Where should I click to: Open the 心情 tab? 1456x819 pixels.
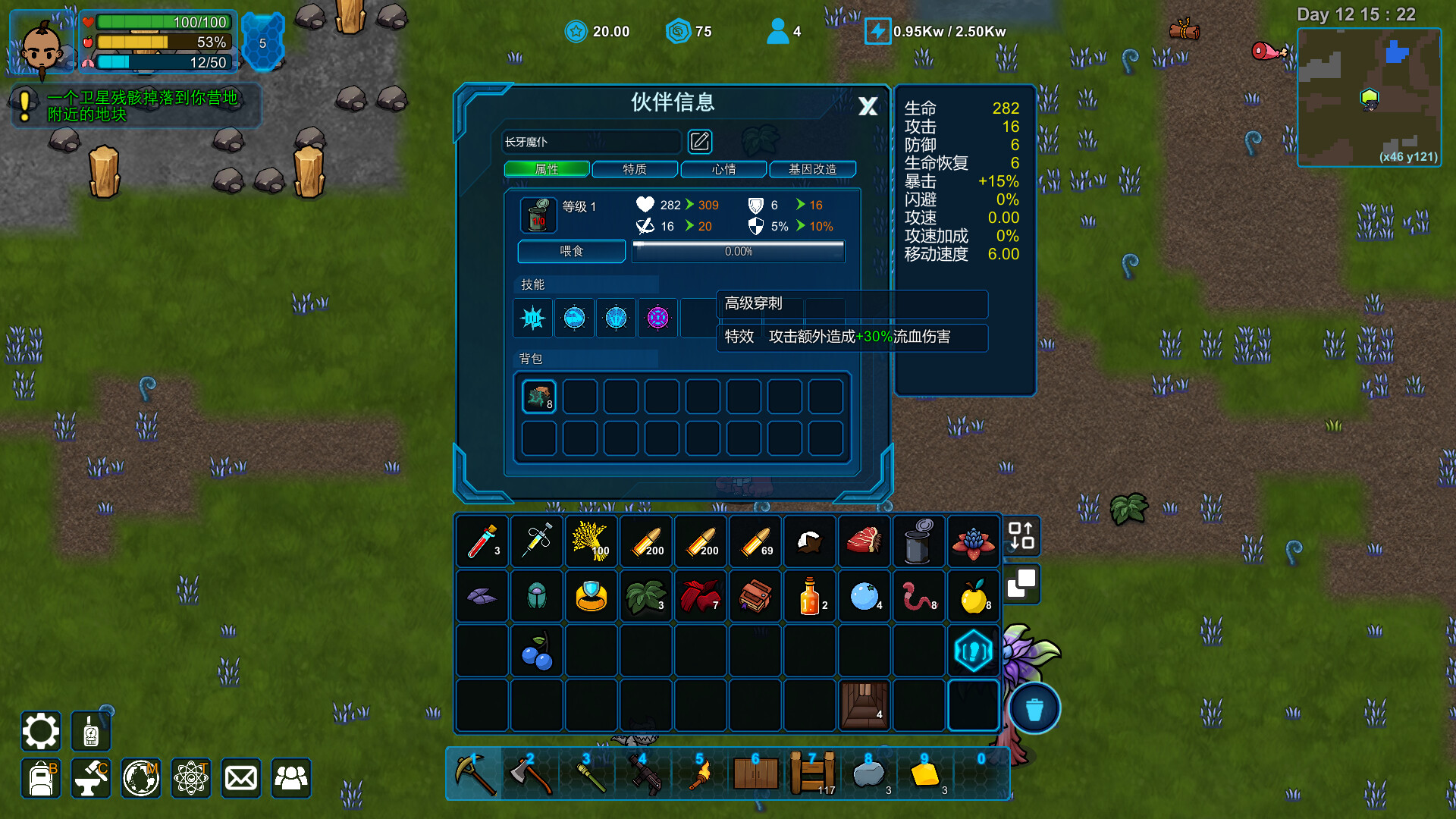(x=723, y=169)
